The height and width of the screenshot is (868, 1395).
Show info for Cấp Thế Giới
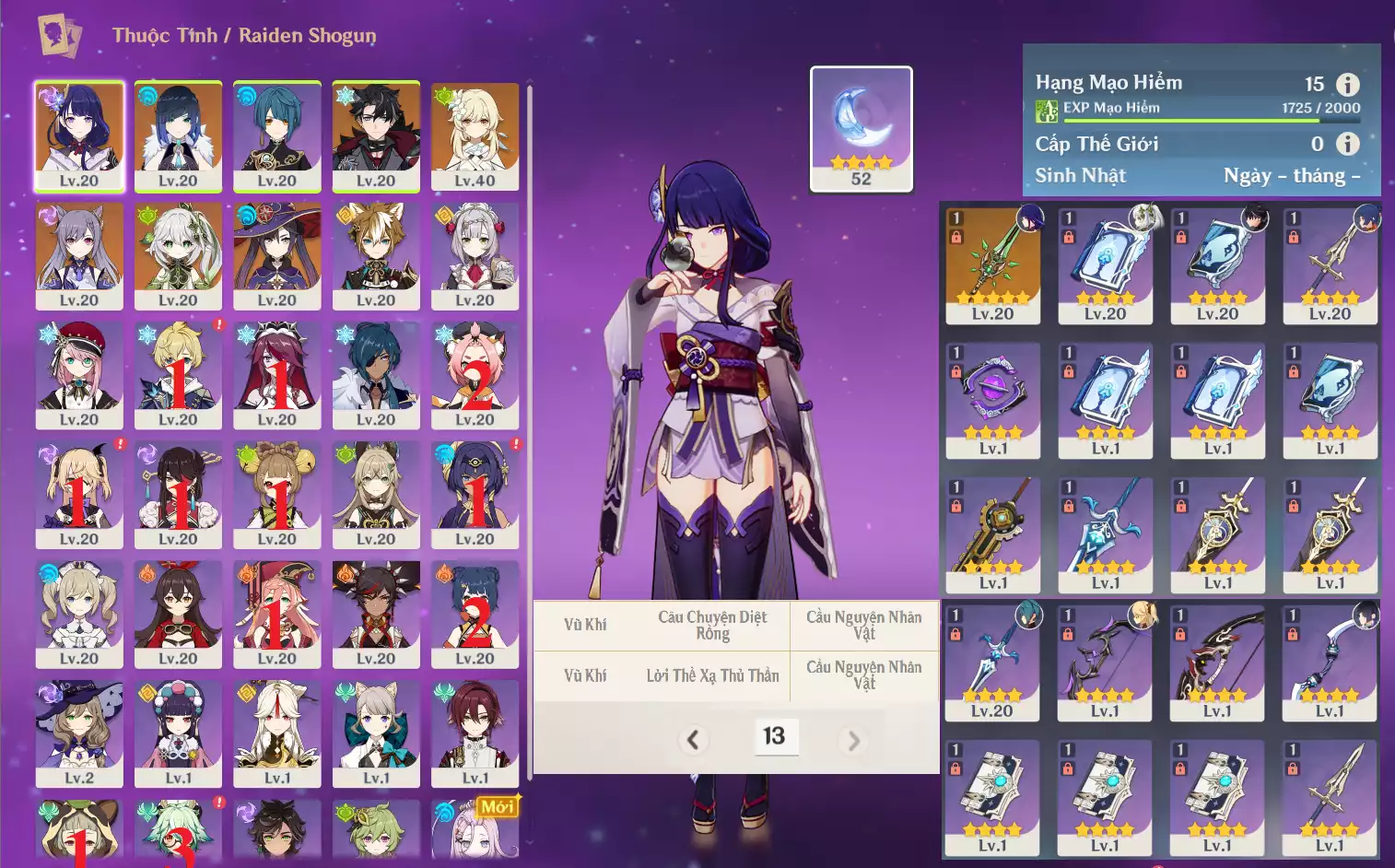click(x=1347, y=144)
